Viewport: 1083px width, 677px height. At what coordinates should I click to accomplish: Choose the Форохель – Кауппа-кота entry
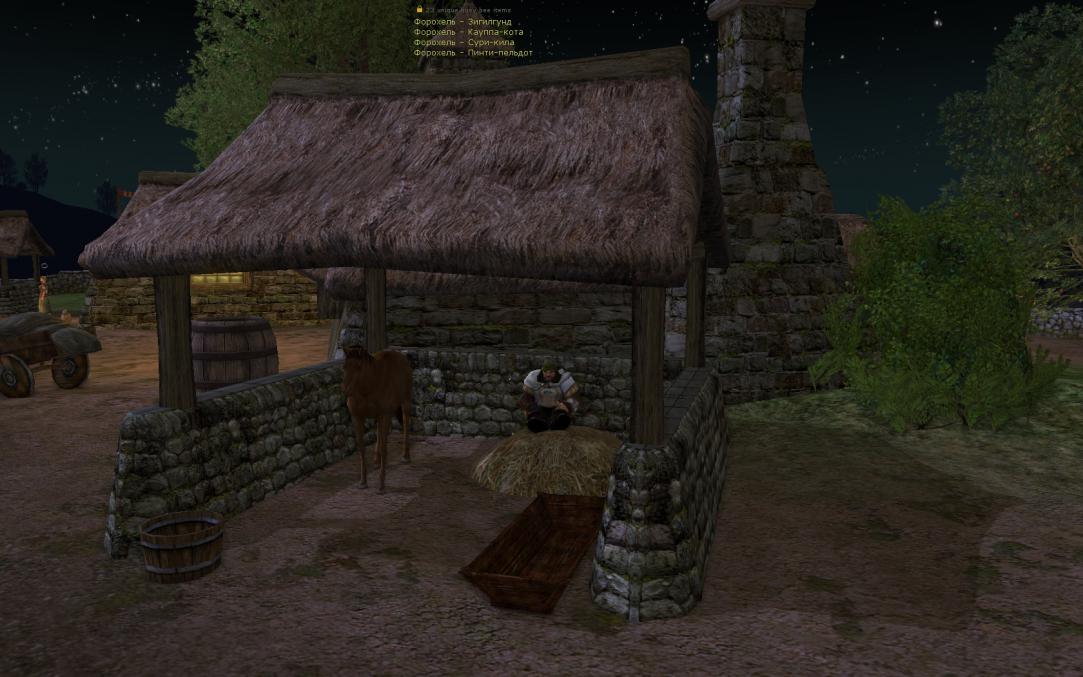coord(468,32)
